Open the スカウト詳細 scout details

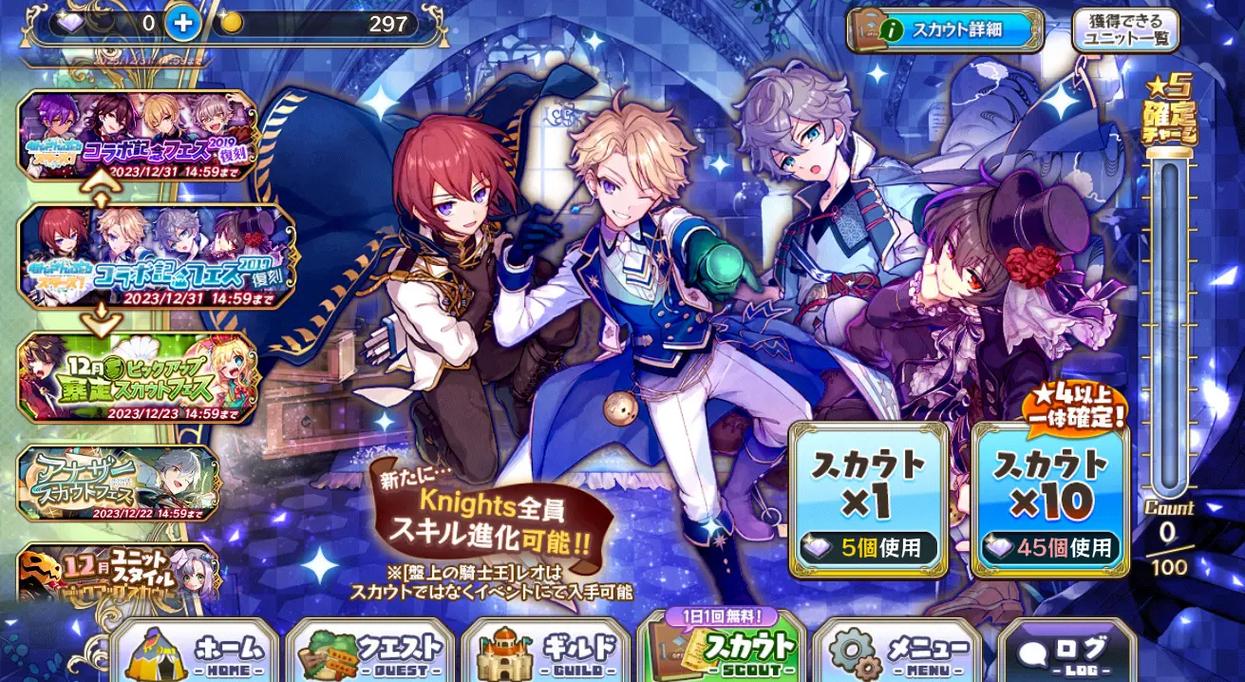click(945, 30)
